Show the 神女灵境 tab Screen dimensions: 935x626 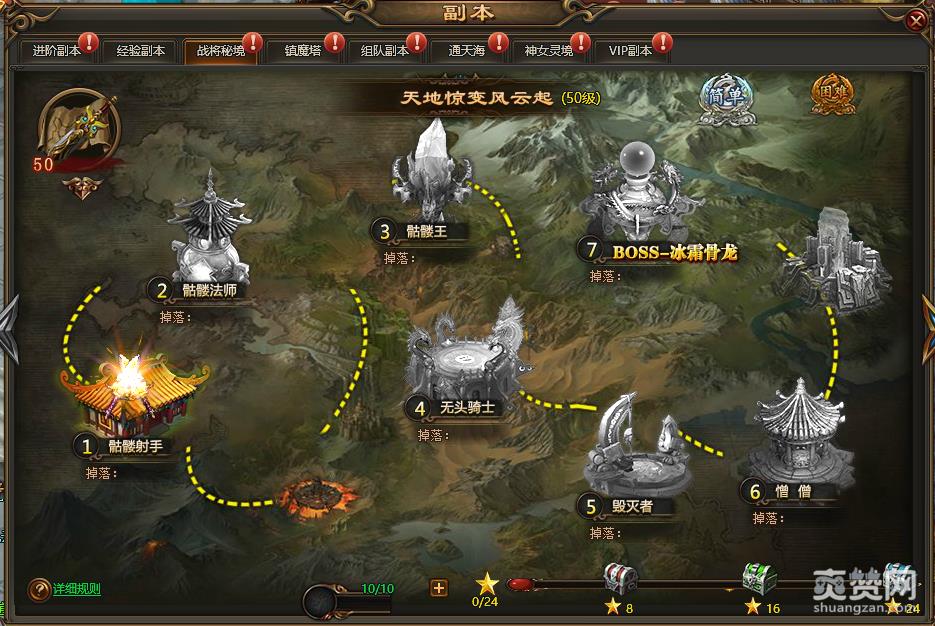pyautogui.click(x=549, y=50)
